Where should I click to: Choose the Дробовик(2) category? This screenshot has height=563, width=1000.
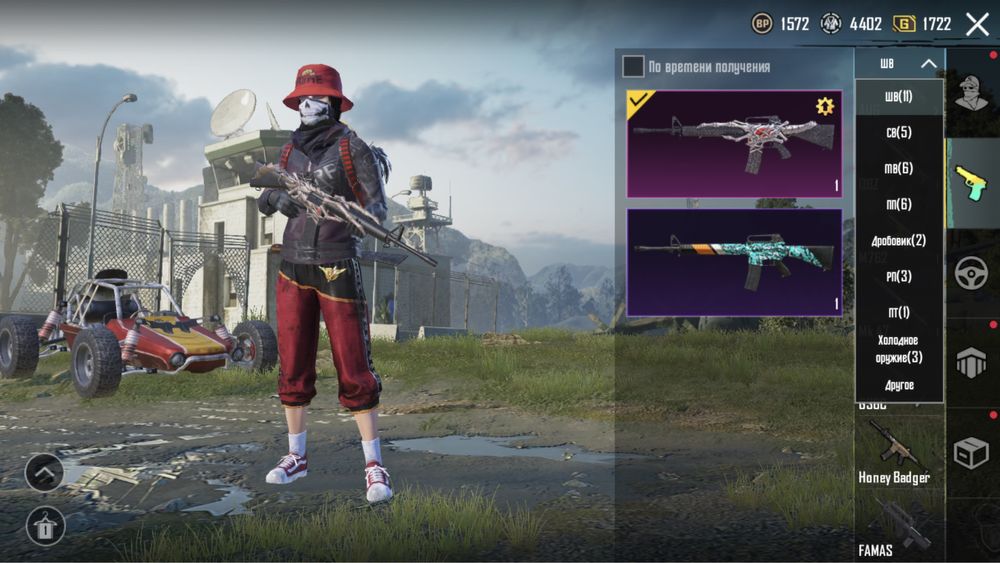click(899, 241)
